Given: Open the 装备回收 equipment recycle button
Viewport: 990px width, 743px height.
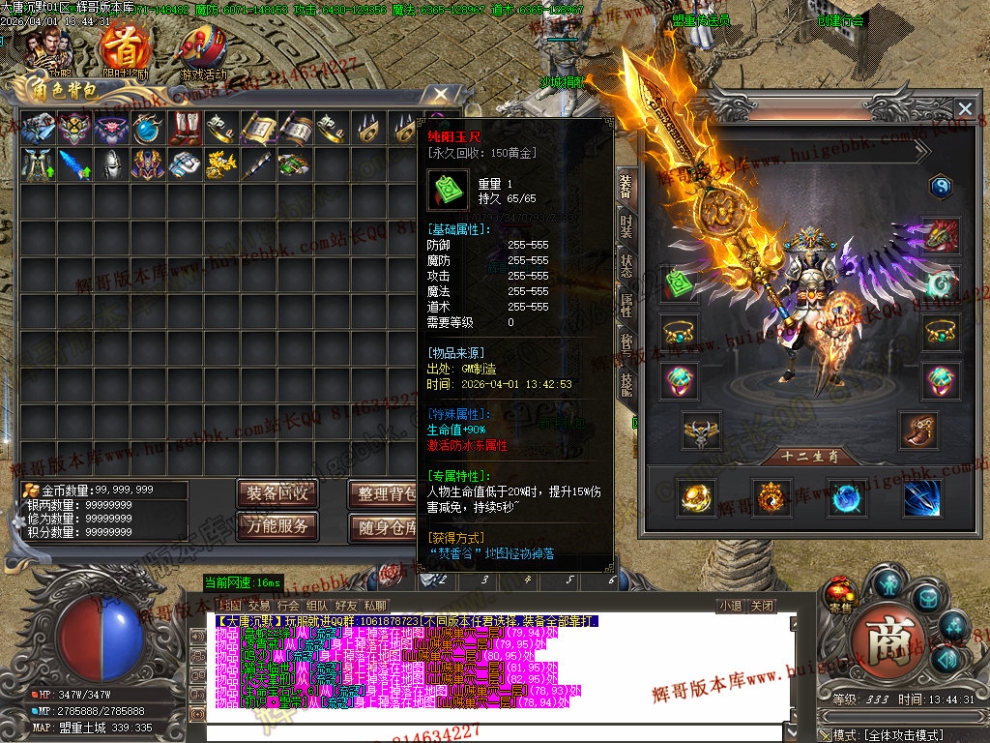Looking at the screenshot, I should [277, 493].
